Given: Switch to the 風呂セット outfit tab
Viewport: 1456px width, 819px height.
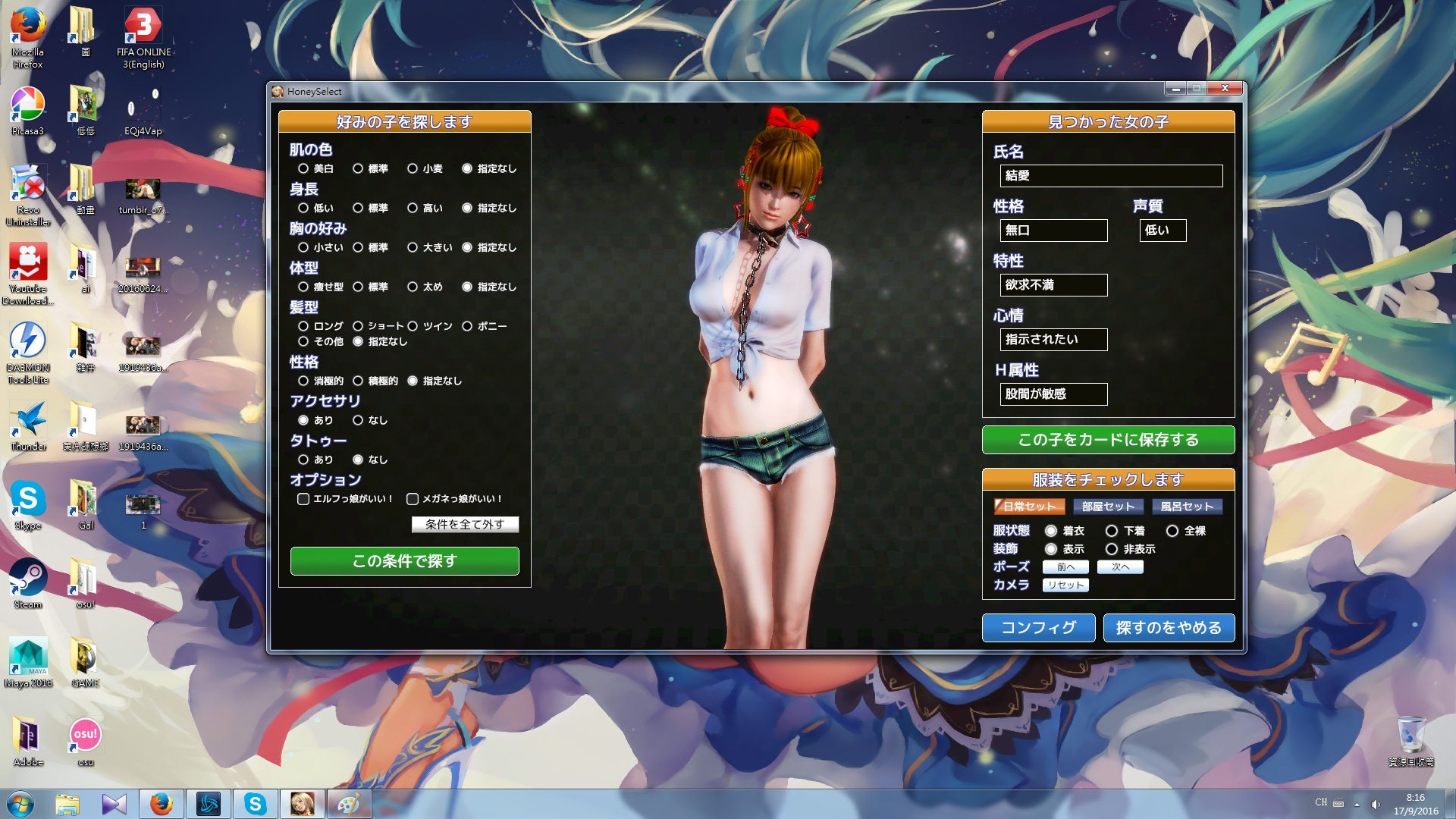Looking at the screenshot, I should 1187,507.
